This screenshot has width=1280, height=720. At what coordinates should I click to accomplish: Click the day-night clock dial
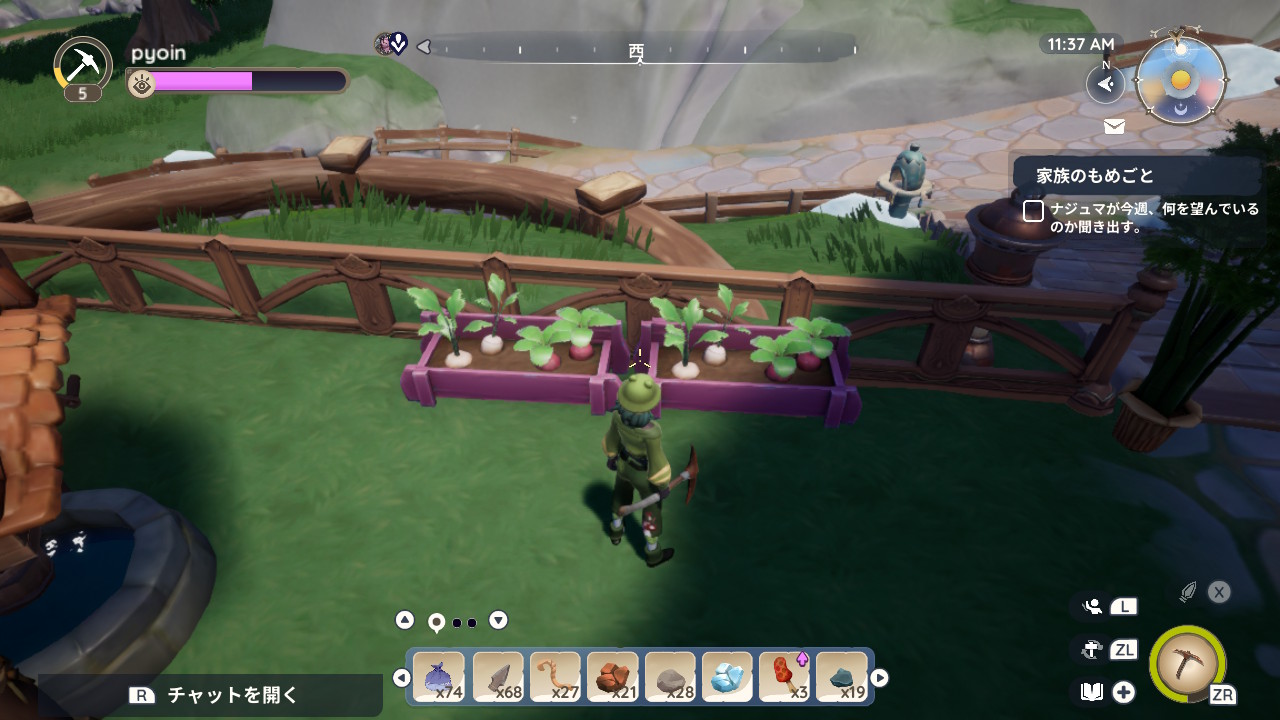pyautogui.click(x=1181, y=80)
